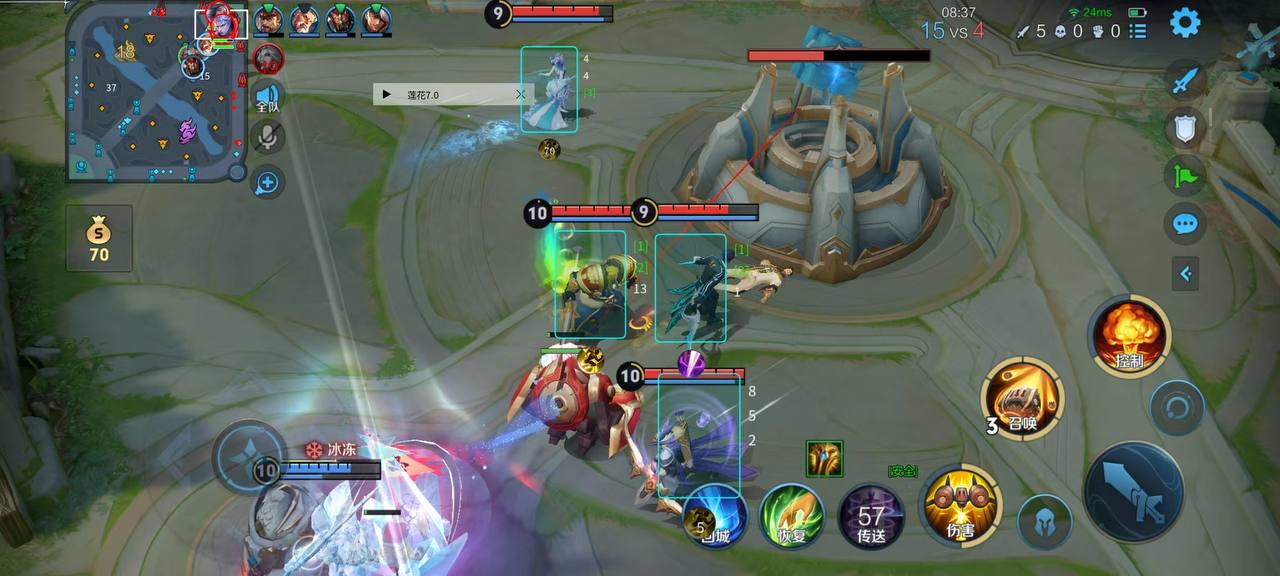Toggle the muted microphone button
The width and height of the screenshot is (1280, 576).
pos(267,137)
